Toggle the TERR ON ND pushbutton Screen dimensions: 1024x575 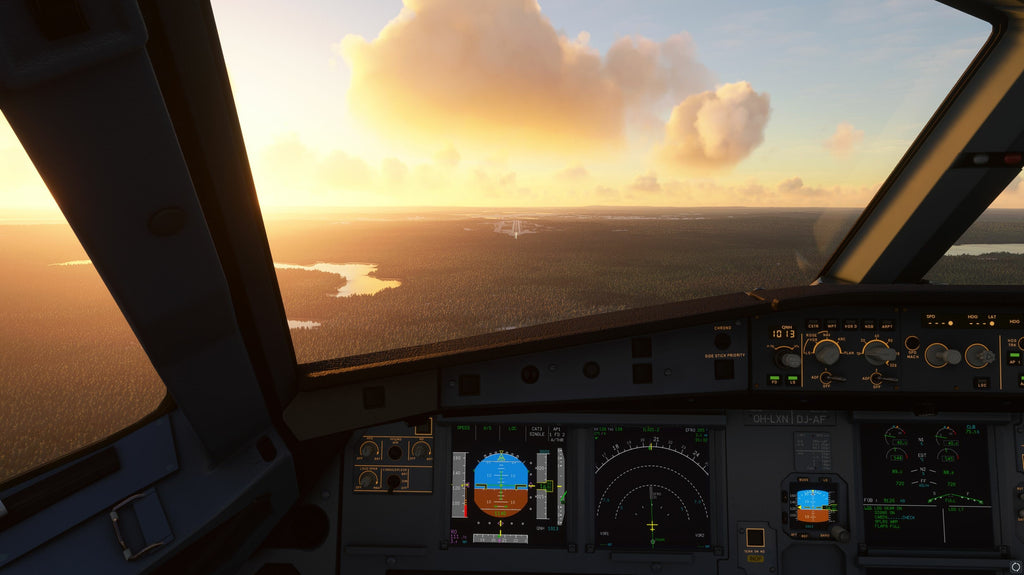[755, 538]
